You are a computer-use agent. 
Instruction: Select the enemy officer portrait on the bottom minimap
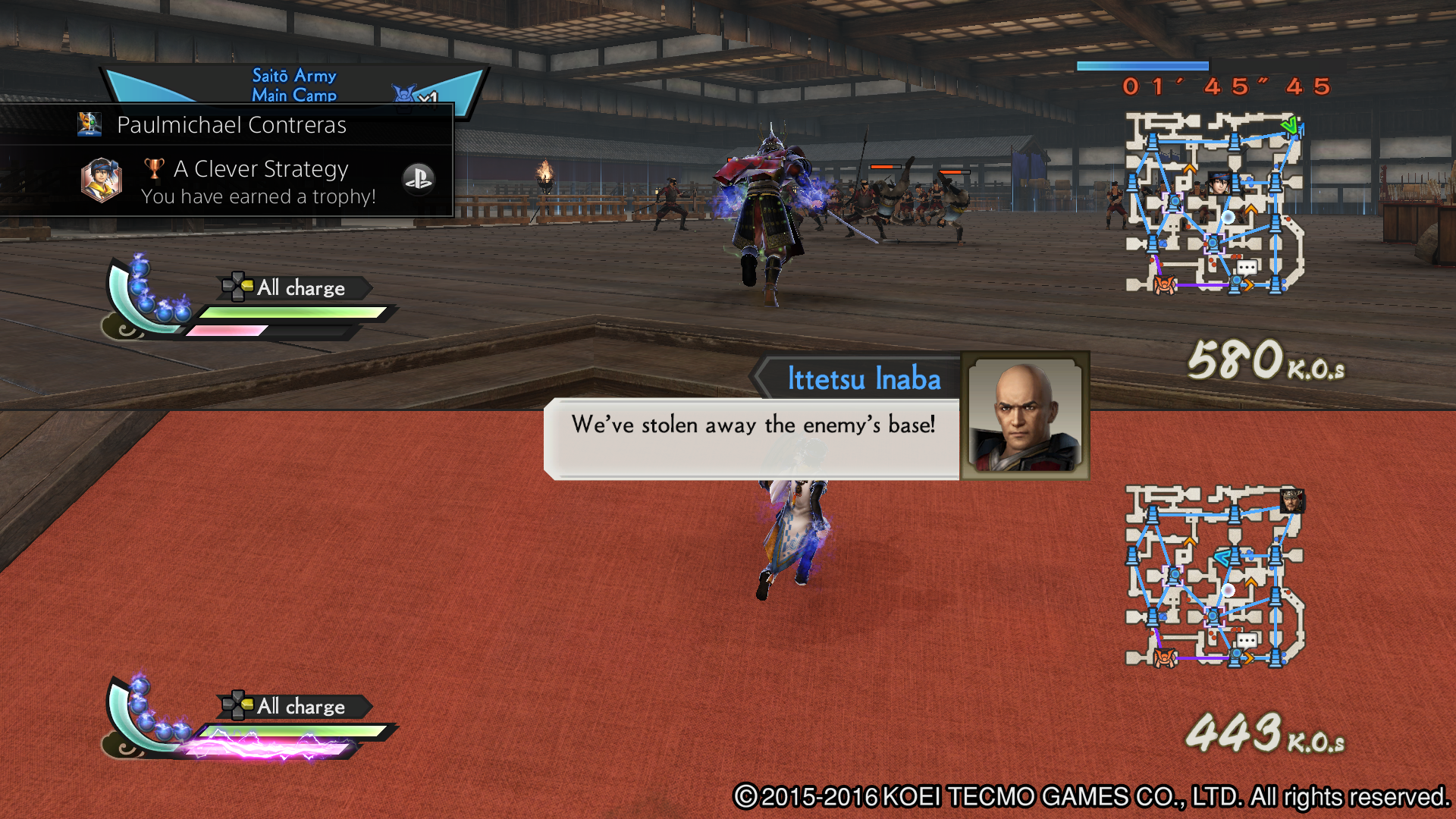pyautogui.click(x=1292, y=501)
